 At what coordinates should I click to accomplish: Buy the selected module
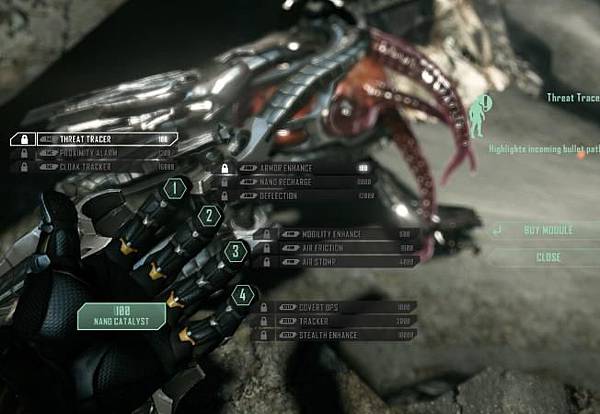pos(548,230)
